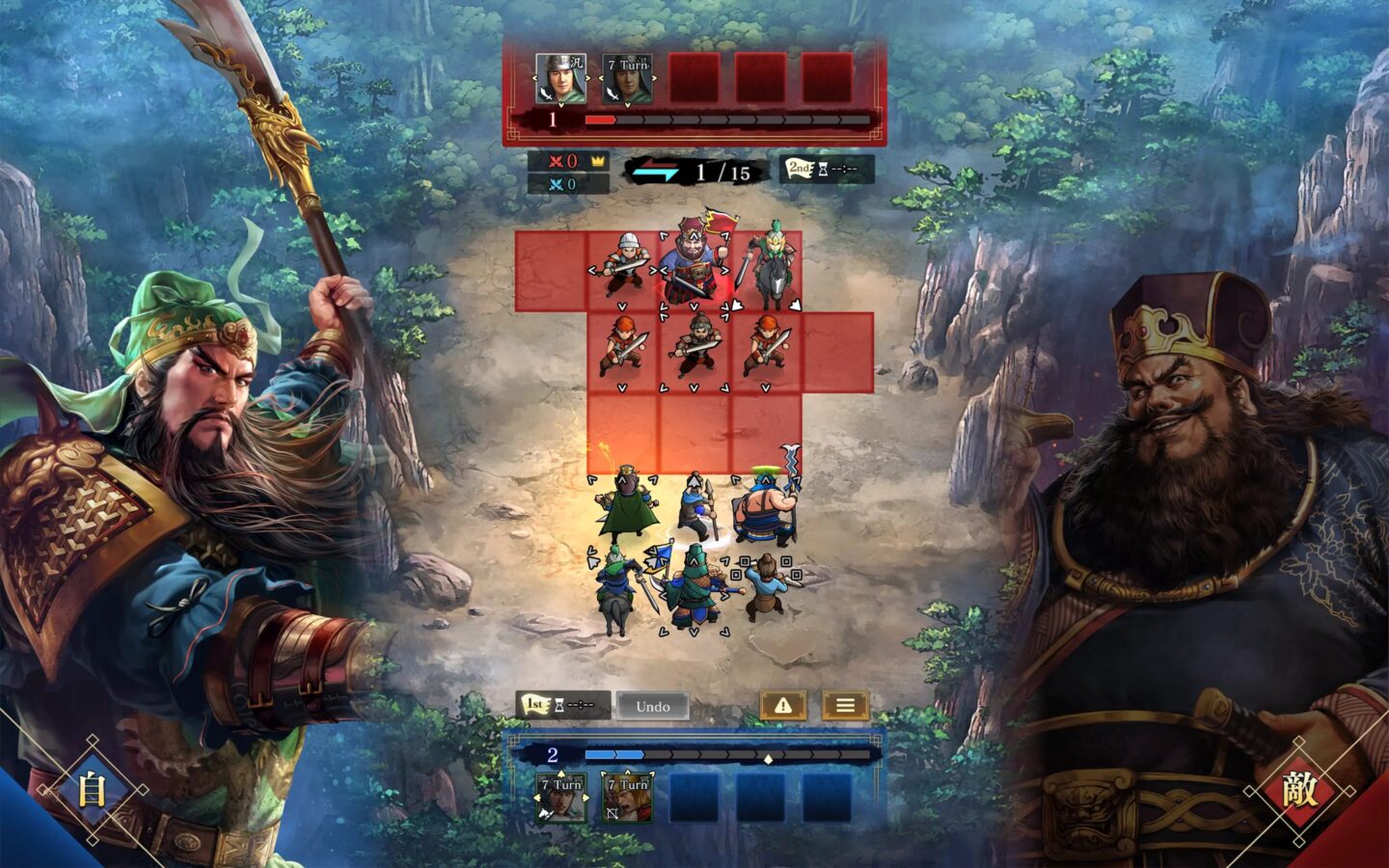Open the hamburger game menu
The image size is (1389, 868).
(x=844, y=706)
